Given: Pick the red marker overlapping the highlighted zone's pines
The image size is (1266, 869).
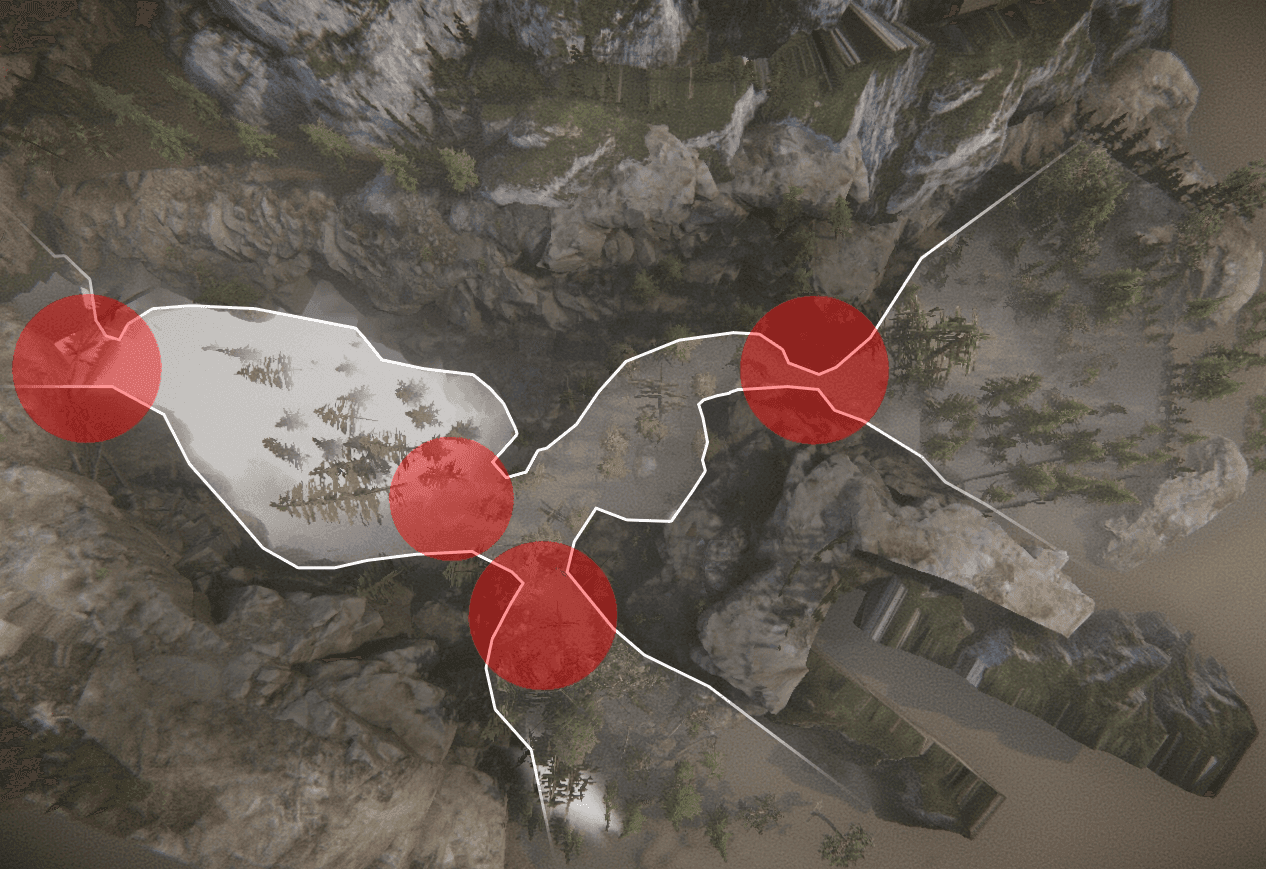Looking at the screenshot, I should tap(451, 497).
